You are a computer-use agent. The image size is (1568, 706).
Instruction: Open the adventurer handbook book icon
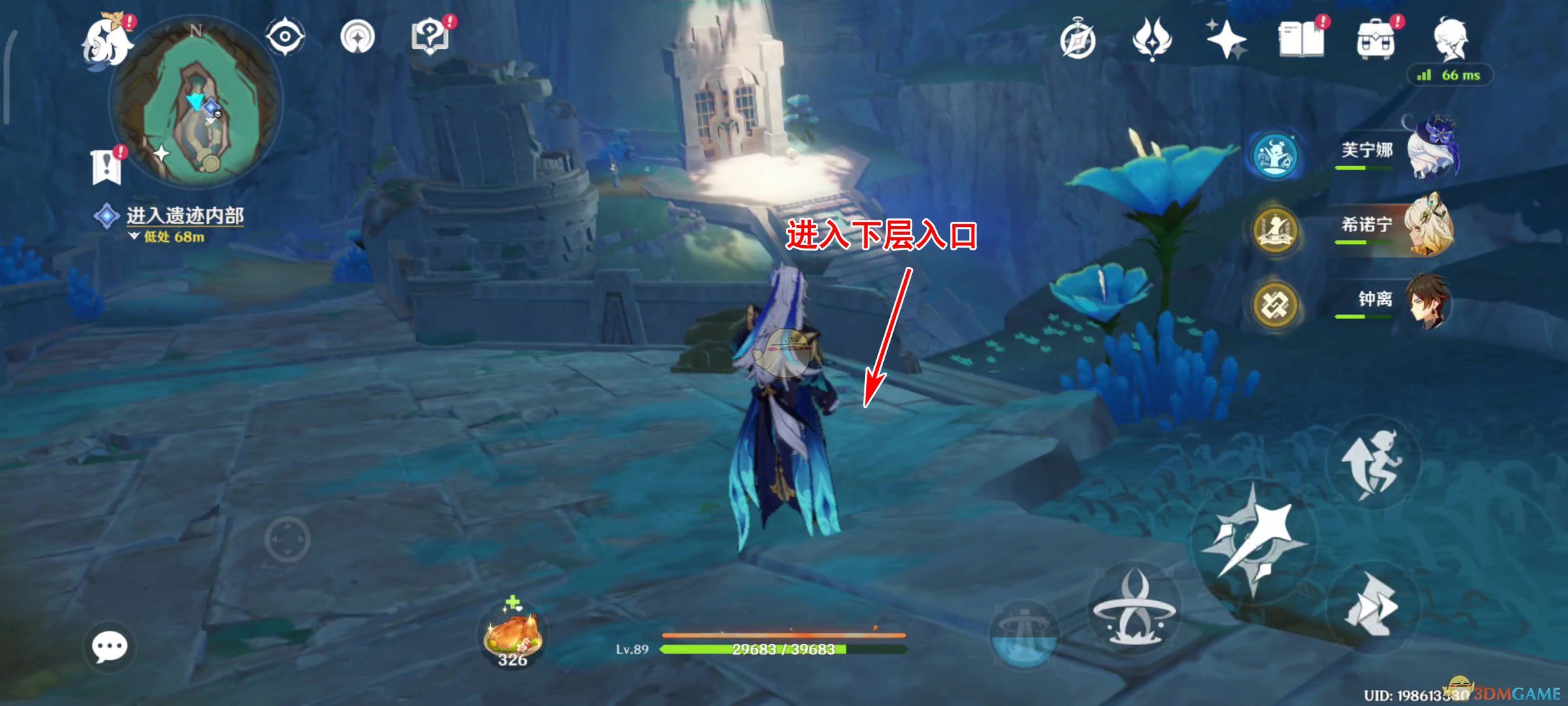1301,39
